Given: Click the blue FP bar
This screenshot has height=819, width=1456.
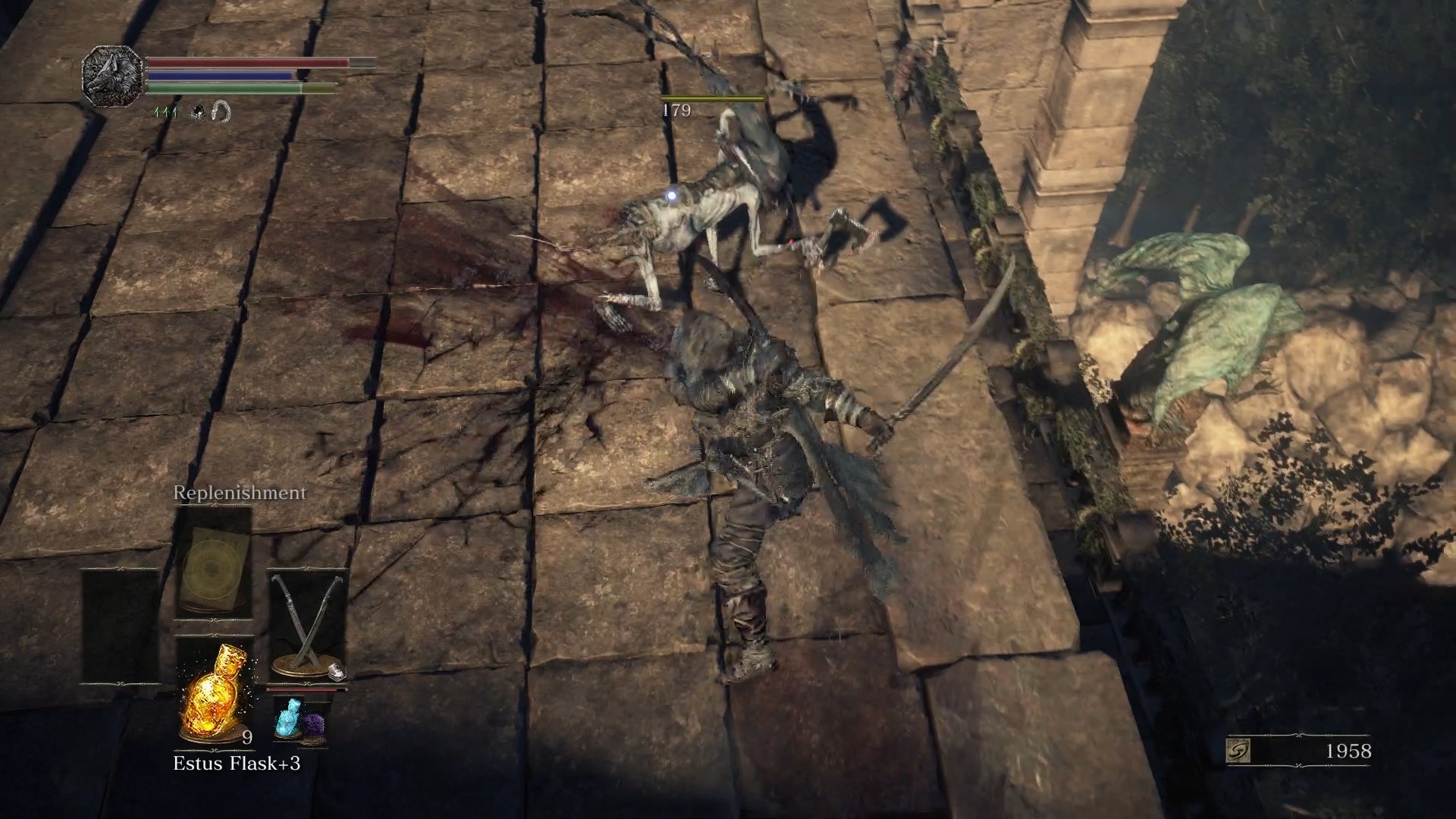Looking at the screenshot, I should pyautogui.click(x=220, y=74).
